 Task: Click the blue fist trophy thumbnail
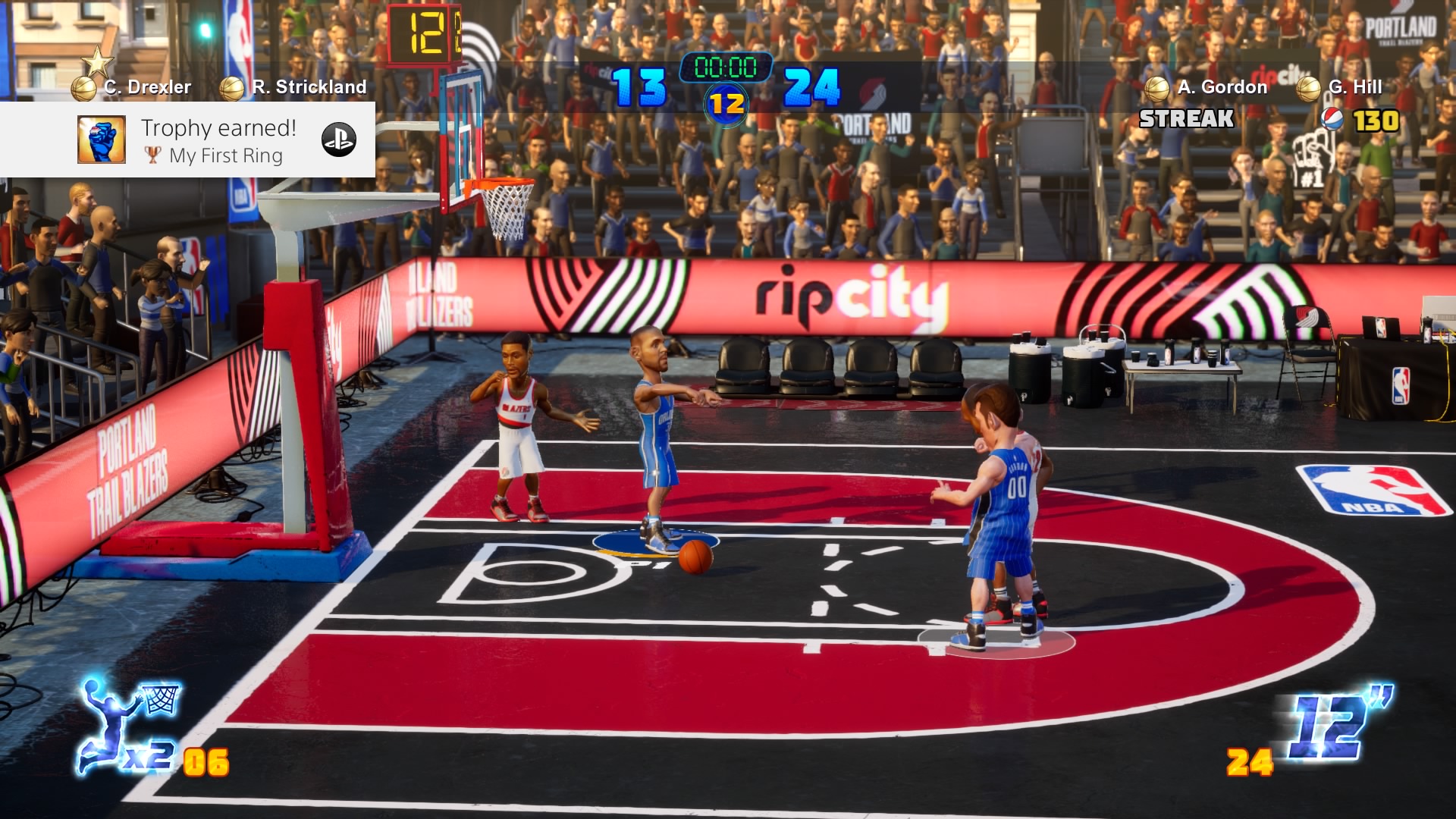pyautogui.click(x=102, y=140)
